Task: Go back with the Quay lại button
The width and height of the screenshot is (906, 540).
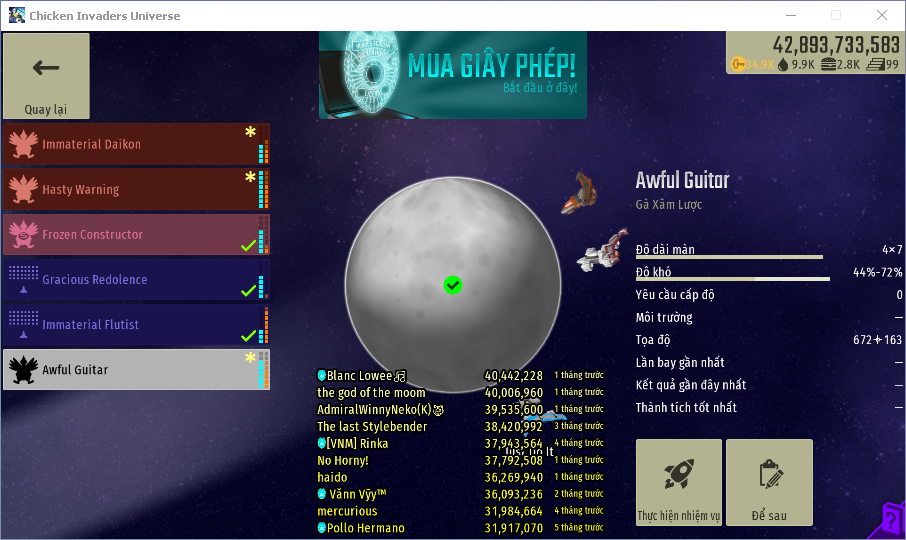Action: pos(46,77)
